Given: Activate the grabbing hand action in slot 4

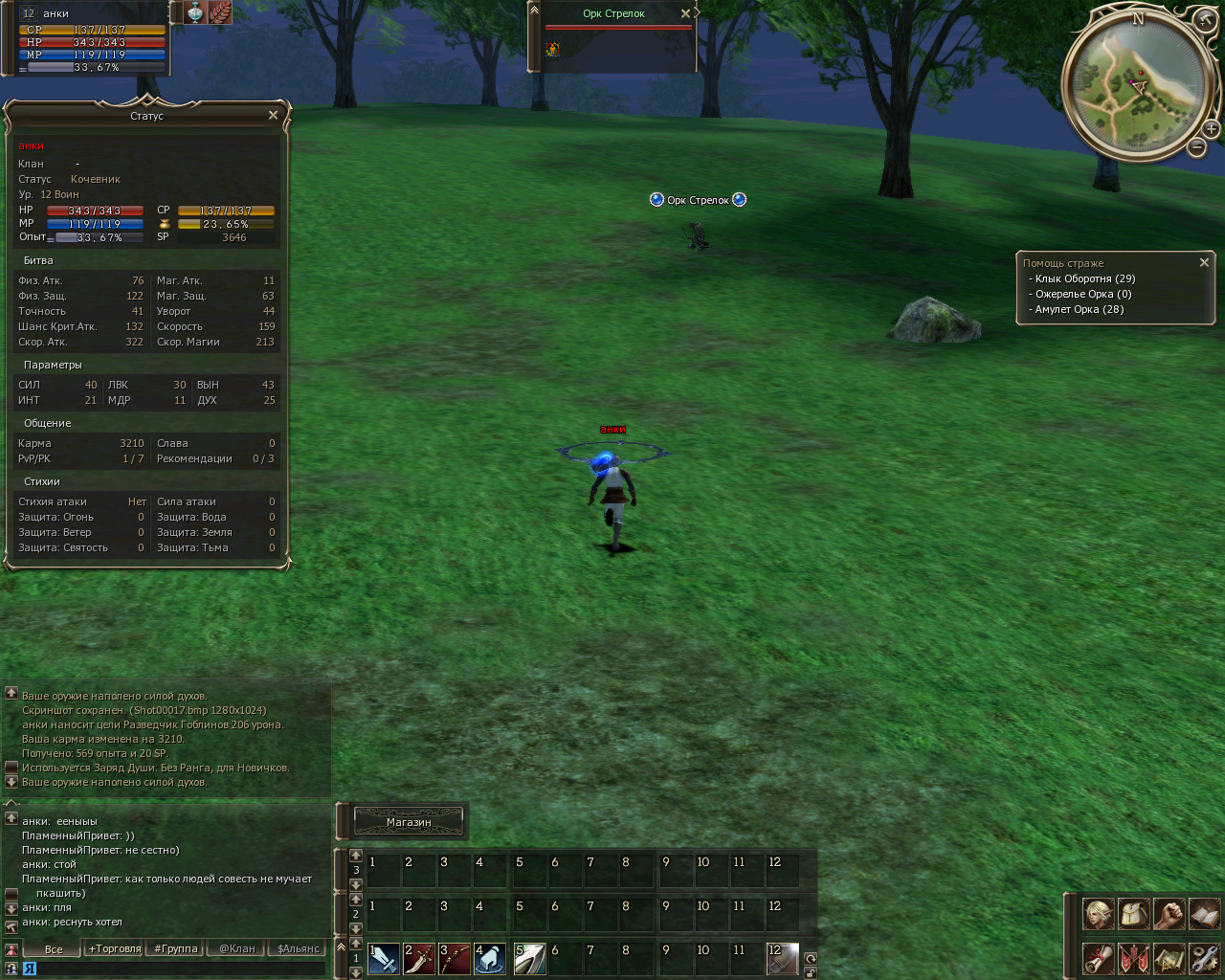Looking at the screenshot, I should [490, 958].
